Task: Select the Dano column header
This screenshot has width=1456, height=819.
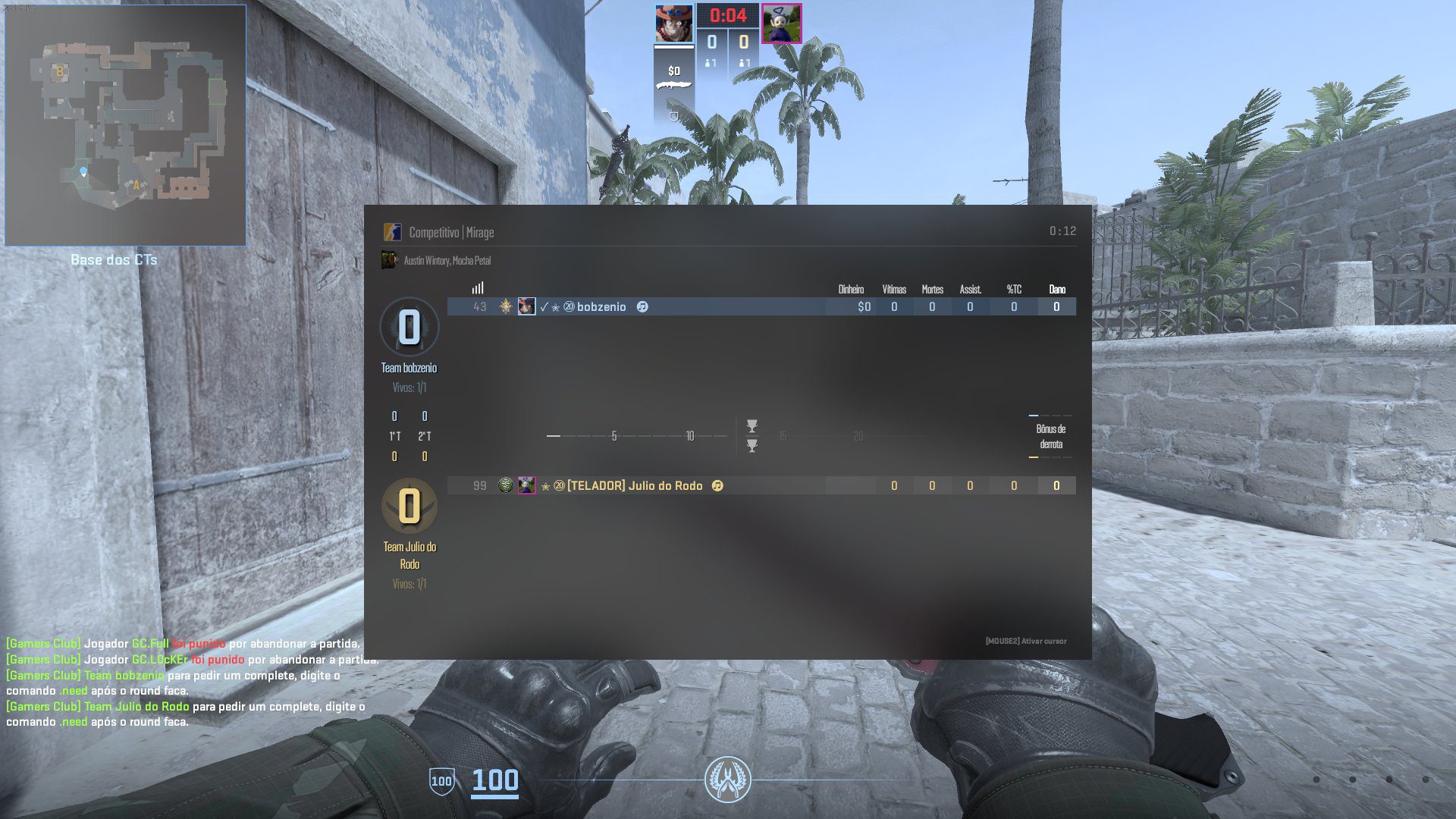Action: (x=1056, y=289)
